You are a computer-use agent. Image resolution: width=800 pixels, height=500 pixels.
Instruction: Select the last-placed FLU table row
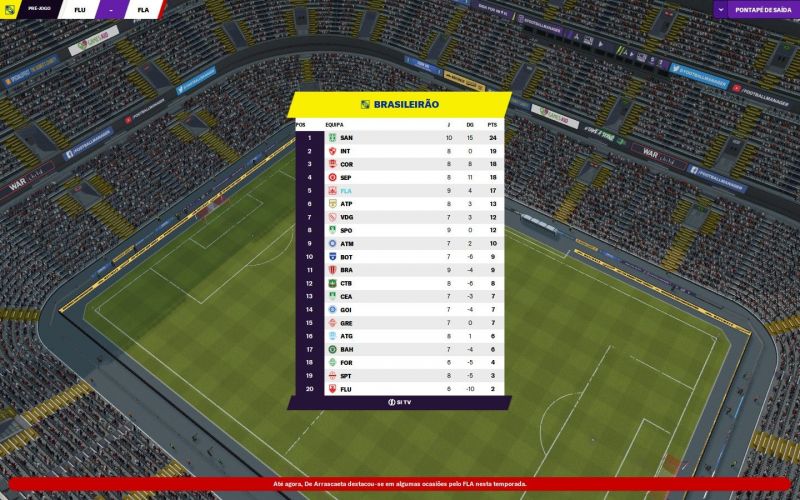(400, 389)
